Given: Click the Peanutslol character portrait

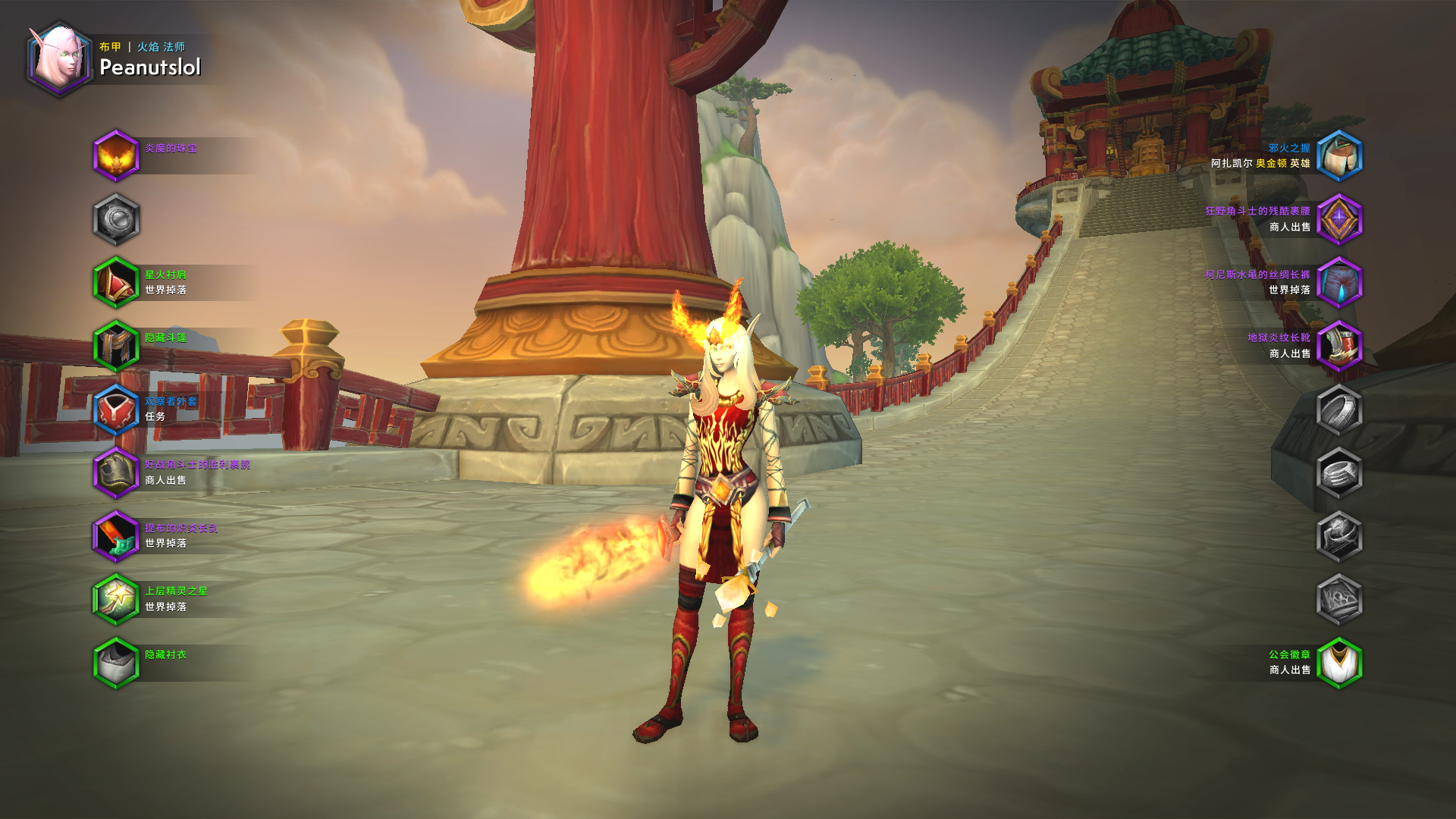Looking at the screenshot, I should coord(58,58).
